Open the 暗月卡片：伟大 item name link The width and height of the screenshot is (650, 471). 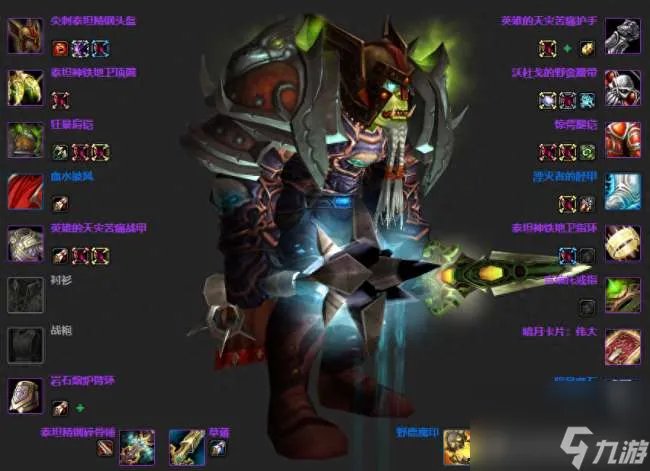(565, 331)
